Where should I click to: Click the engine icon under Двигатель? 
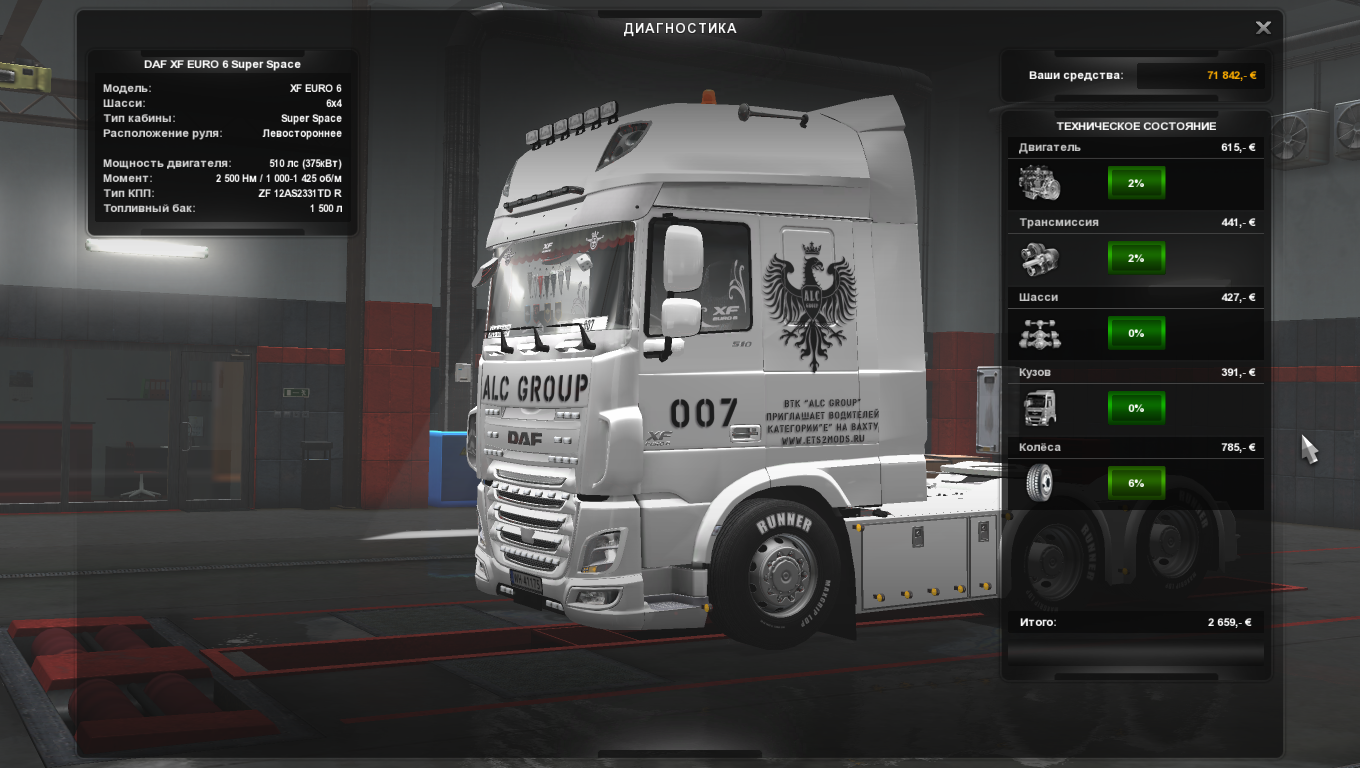1039,184
